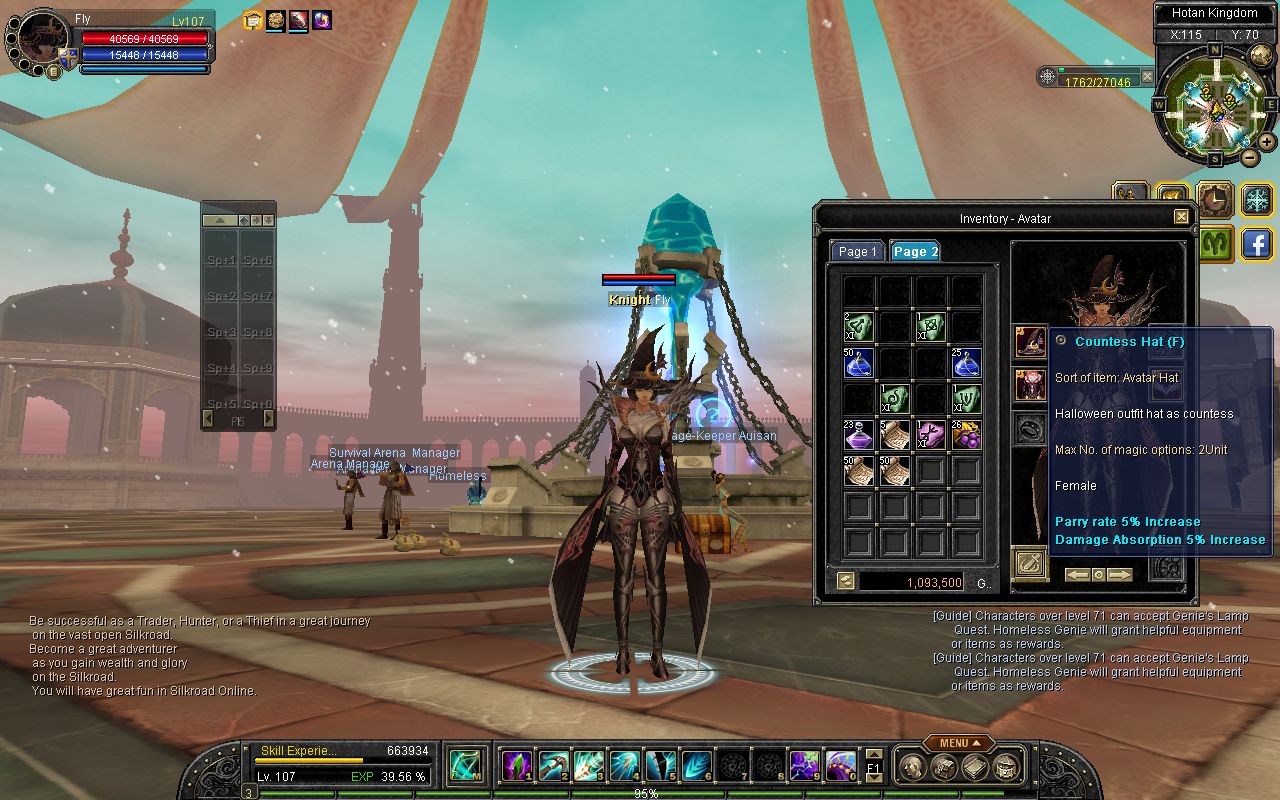
Task: Open the clock icon button
Action: point(1215,199)
